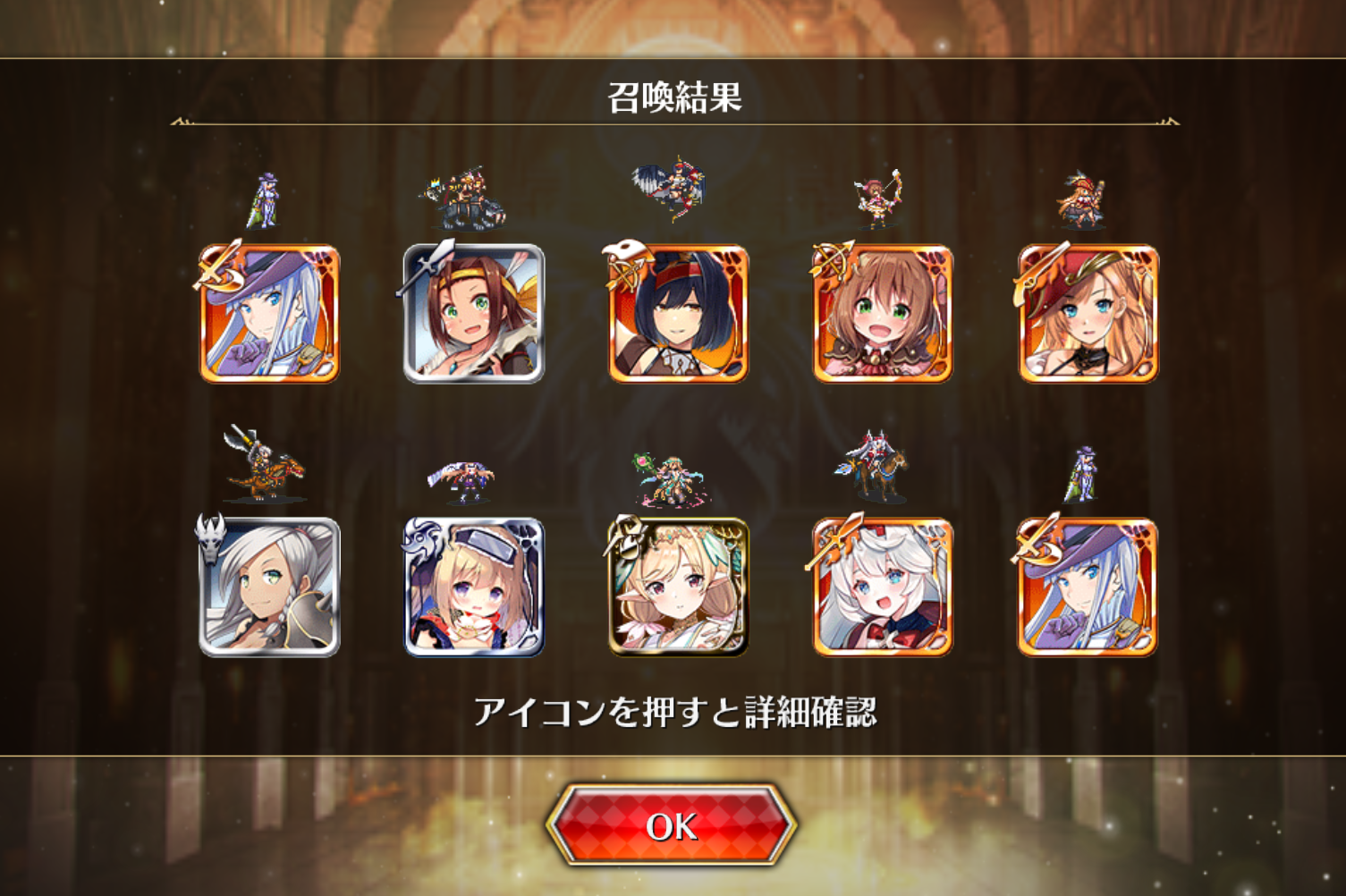Choose the blonde girl with goggles on her head
The height and width of the screenshot is (896, 1346).
[x=474, y=587]
